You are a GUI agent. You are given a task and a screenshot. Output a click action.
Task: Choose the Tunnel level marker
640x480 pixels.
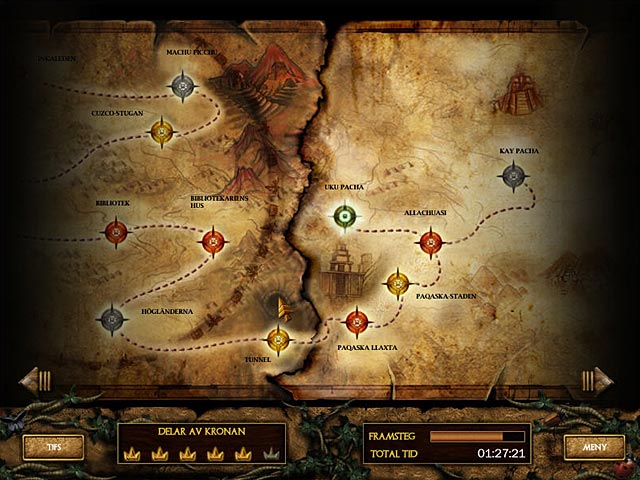278,341
